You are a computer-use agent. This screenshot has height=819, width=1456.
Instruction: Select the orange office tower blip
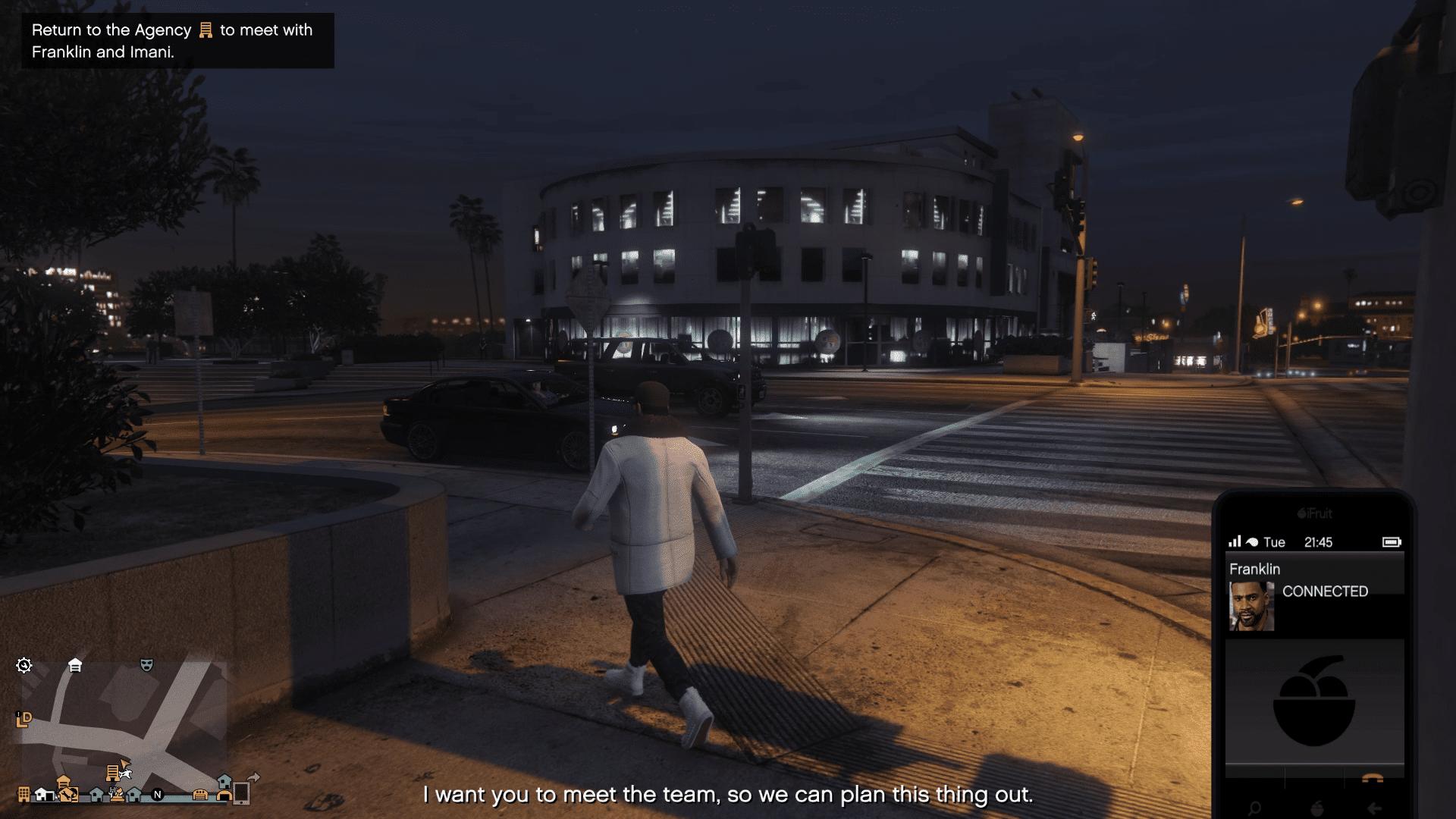pos(24,795)
